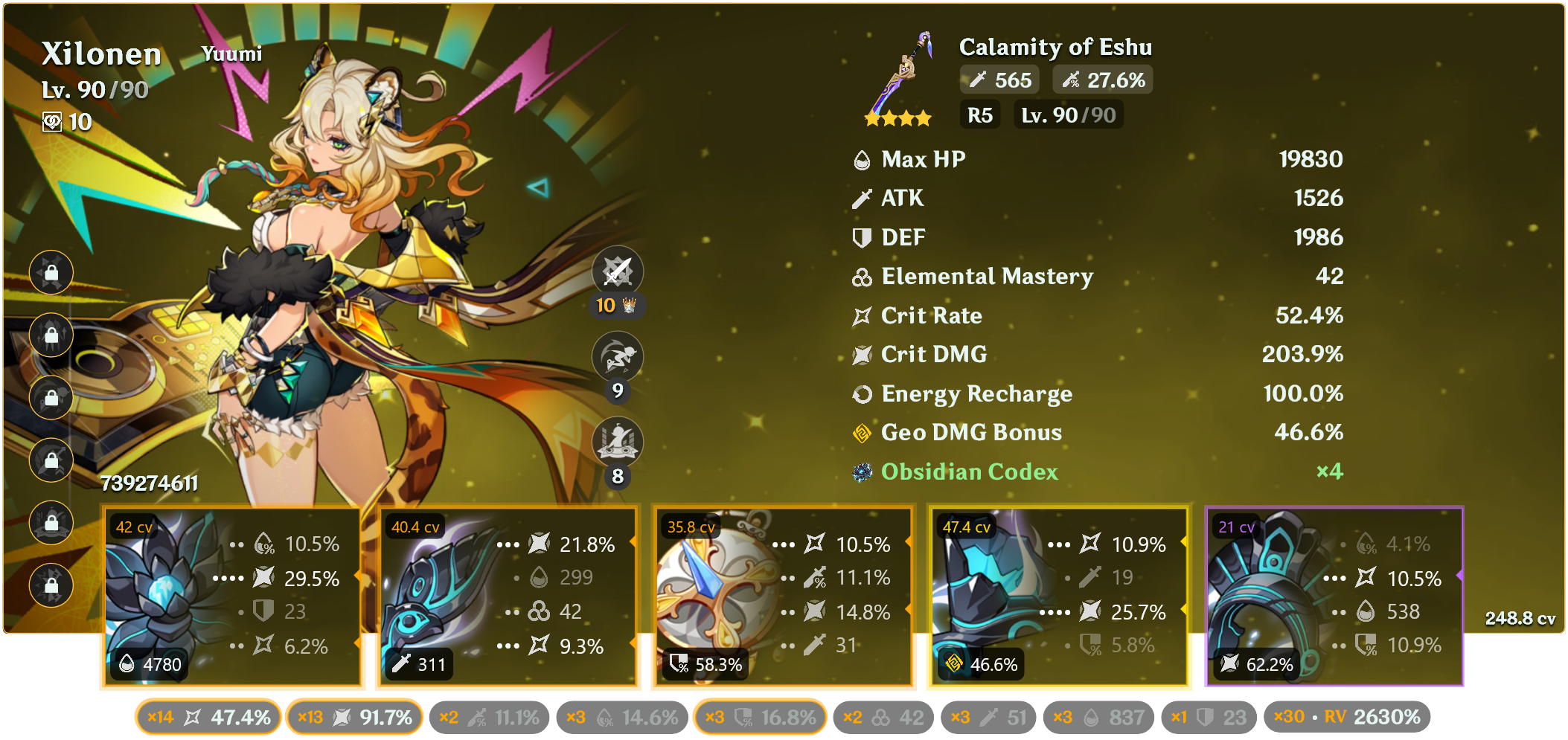This screenshot has height=740, width=1568.
Task: Click the Max HP droplet icon
Action: pyautogui.click(x=862, y=159)
